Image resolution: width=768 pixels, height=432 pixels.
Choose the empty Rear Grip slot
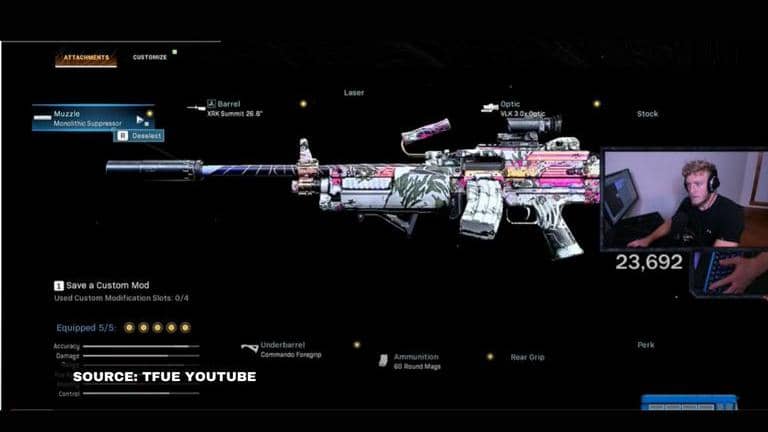coord(527,357)
